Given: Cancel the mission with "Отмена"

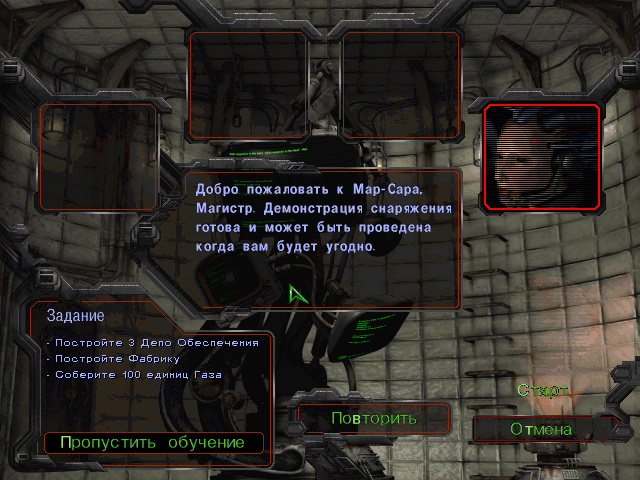Looking at the screenshot, I should point(541,429).
